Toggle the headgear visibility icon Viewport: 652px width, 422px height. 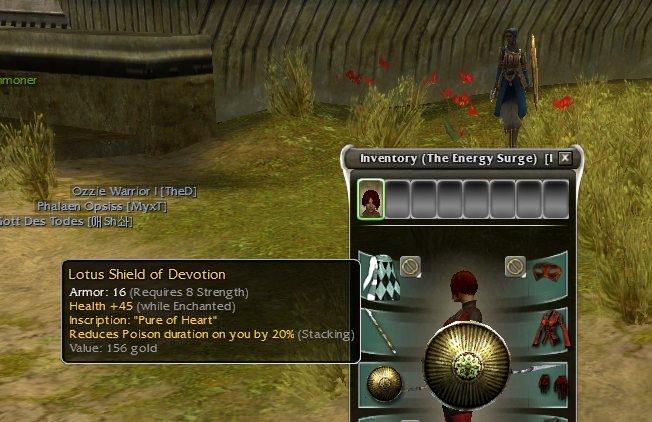tap(515, 265)
